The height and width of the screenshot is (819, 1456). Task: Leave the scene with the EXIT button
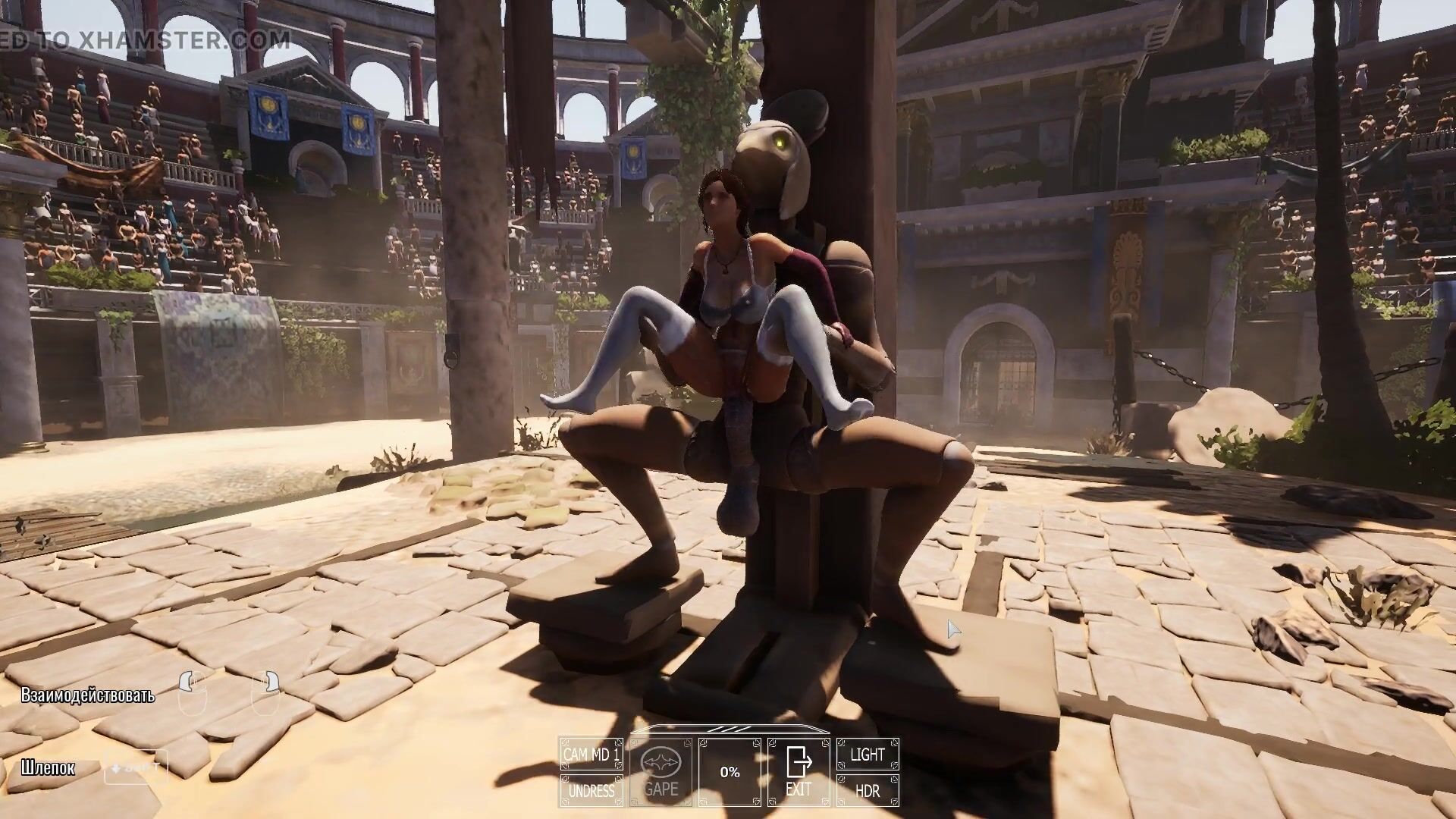[x=798, y=772]
